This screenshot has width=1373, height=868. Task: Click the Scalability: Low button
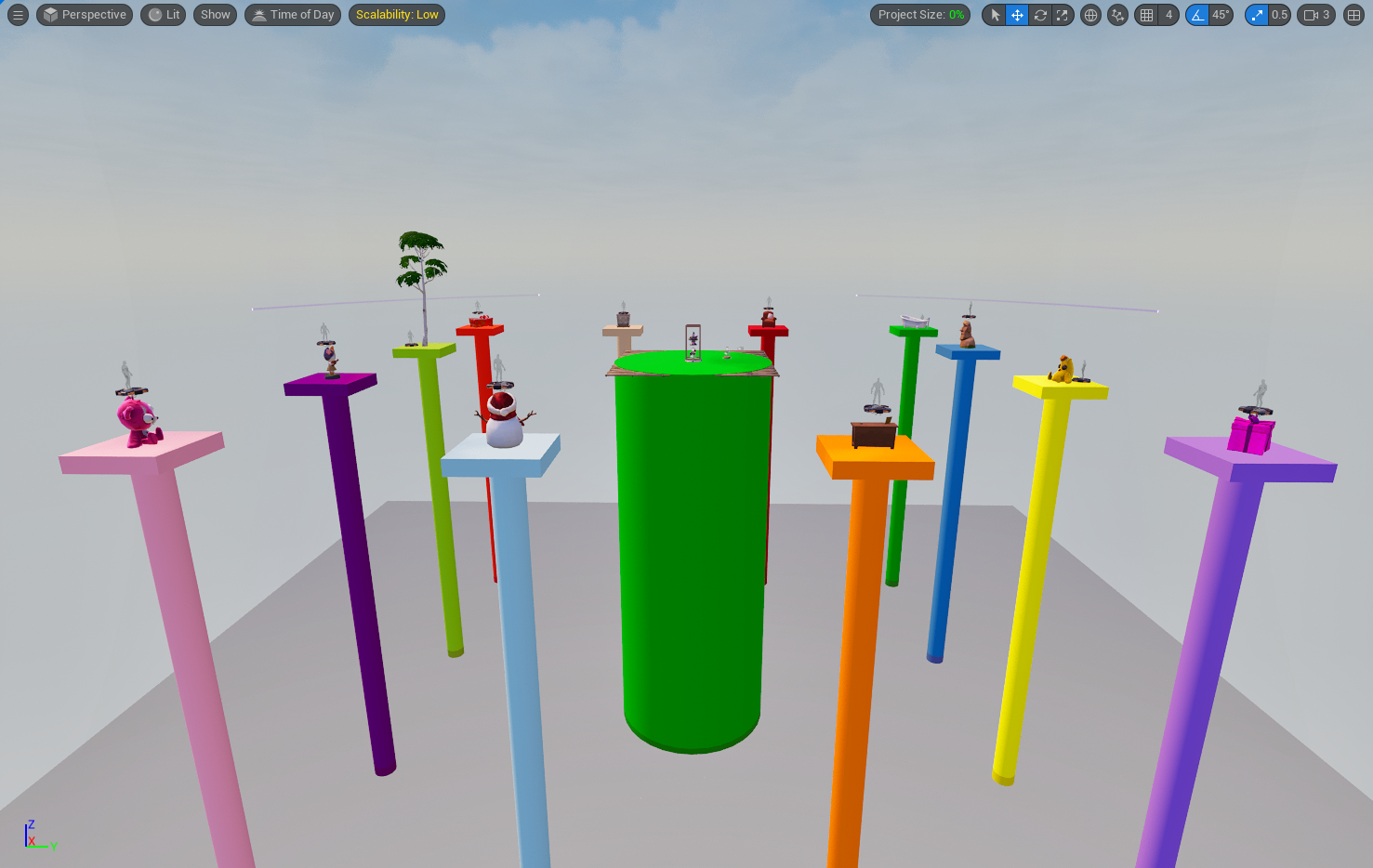[x=397, y=15]
